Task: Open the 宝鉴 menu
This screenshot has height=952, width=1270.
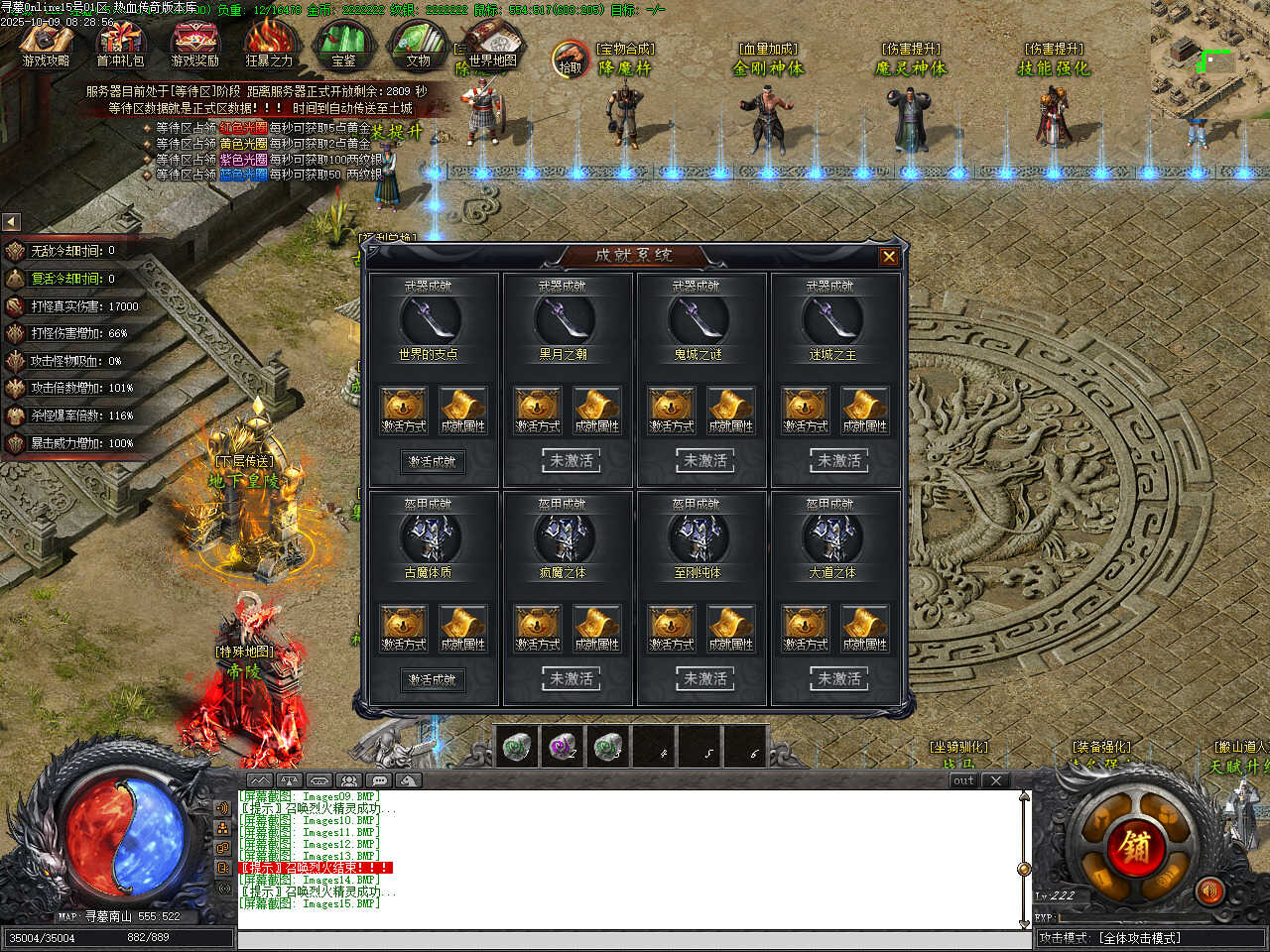Action: pyautogui.click(x=343, y=45)
